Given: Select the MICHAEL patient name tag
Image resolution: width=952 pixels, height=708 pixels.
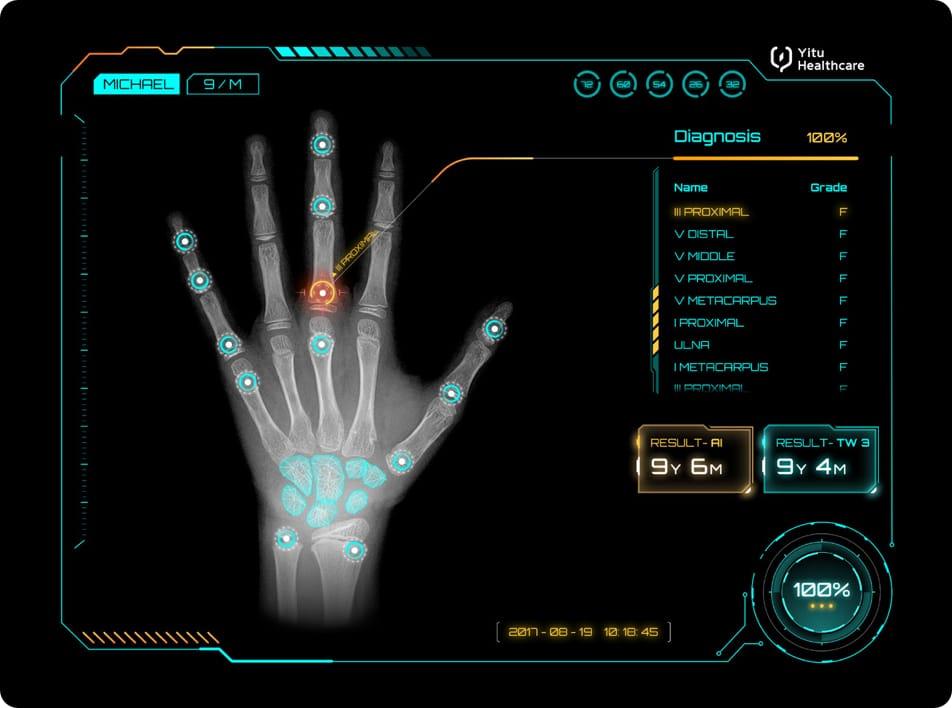Looking at the screenshot, I should coord(136,84).
